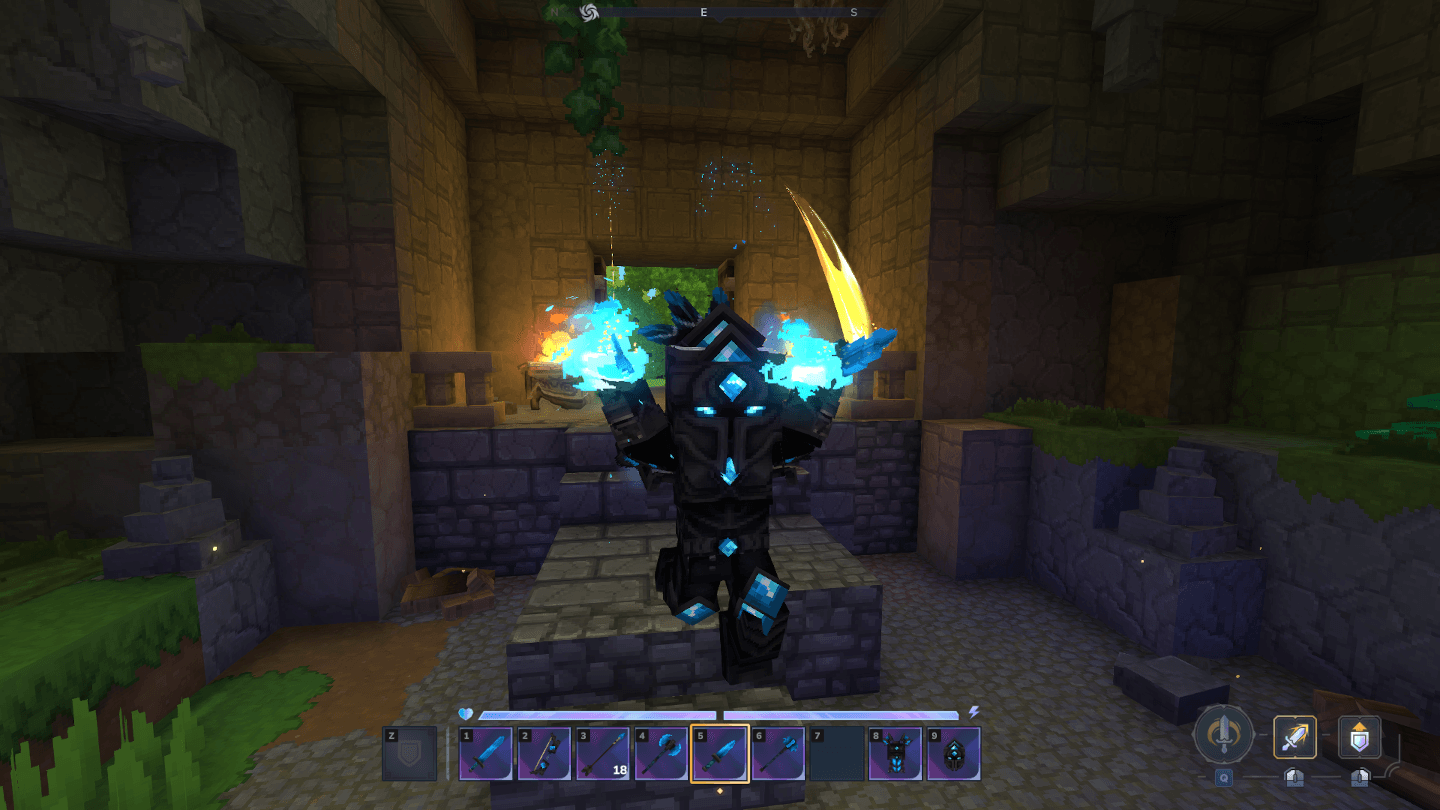Pick the blue mace in slot 6

click(778, 754)
